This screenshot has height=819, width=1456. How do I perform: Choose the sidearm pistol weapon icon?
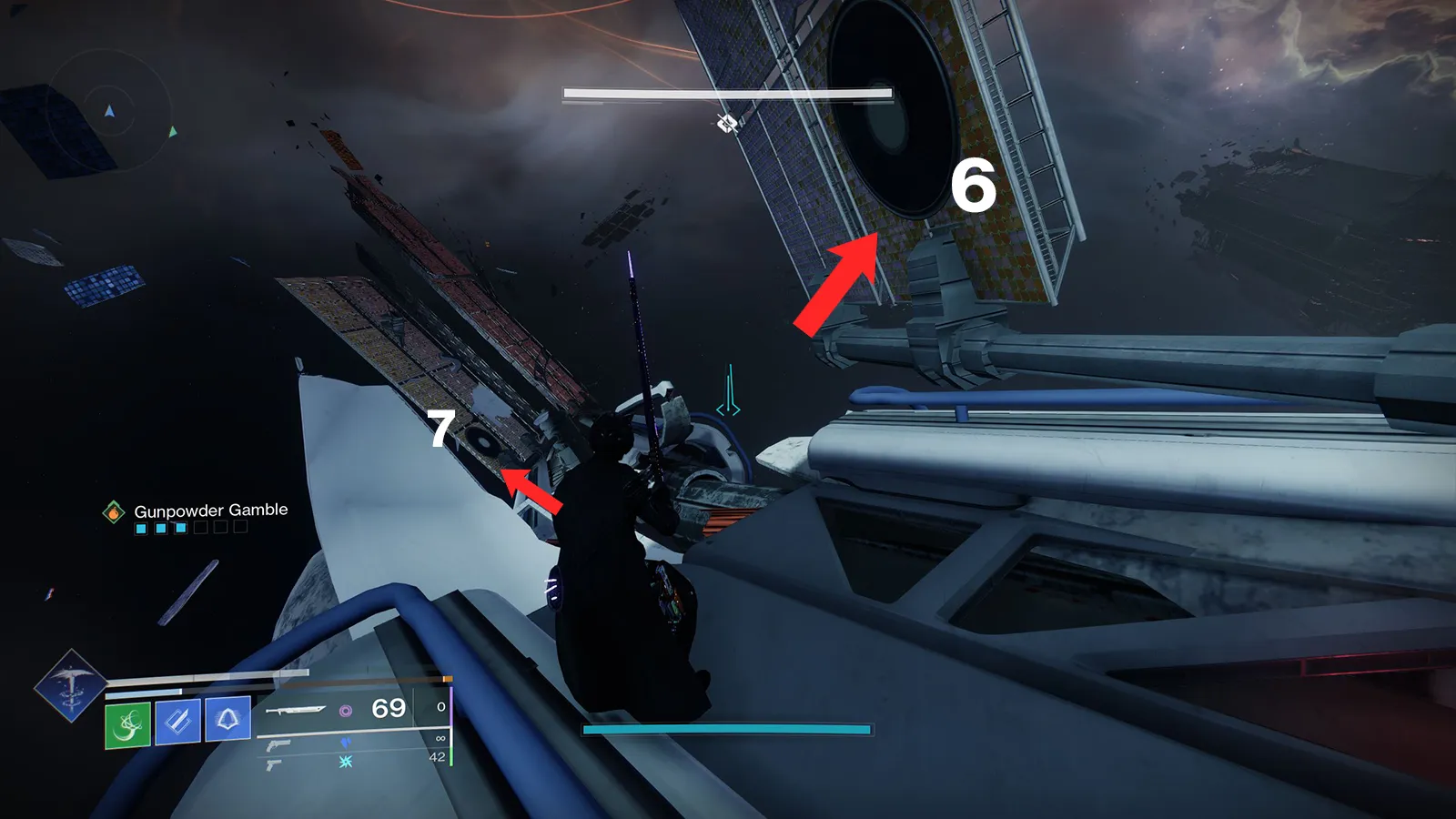click(273, 764)
